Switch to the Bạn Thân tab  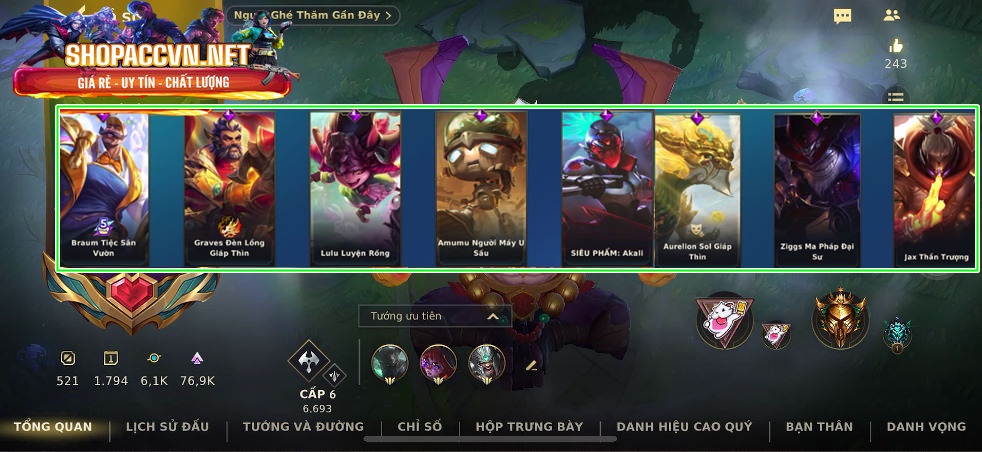click(819, 427)
